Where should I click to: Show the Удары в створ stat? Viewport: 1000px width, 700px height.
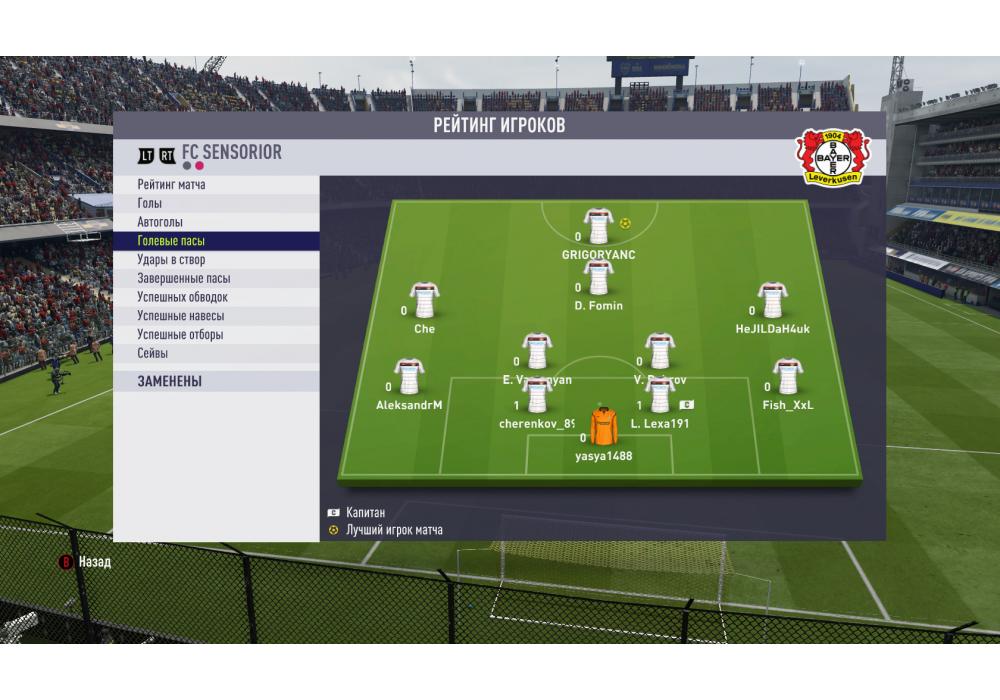(171, 260)
